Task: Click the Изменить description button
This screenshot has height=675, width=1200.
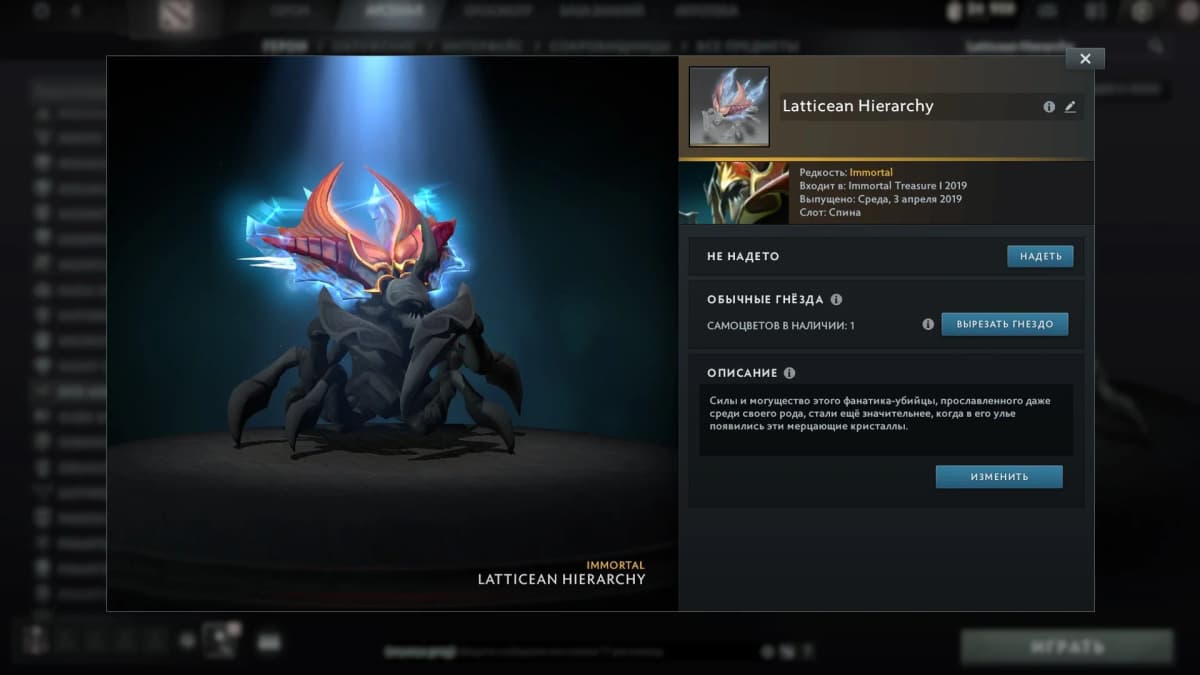Action: [x=998, y=477]
